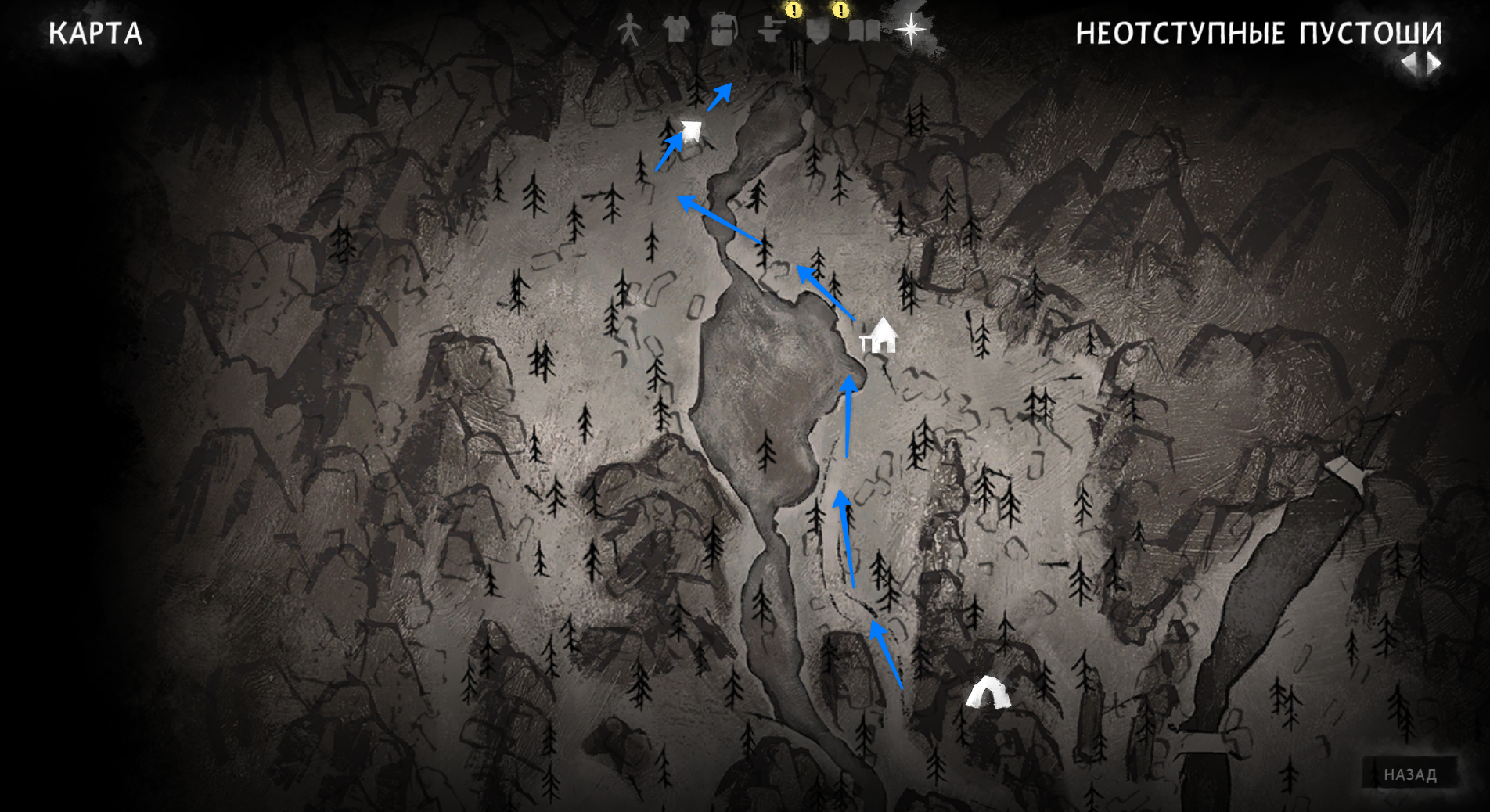
Task: Select the house marker on the map
Action: [x=880, y=336]
